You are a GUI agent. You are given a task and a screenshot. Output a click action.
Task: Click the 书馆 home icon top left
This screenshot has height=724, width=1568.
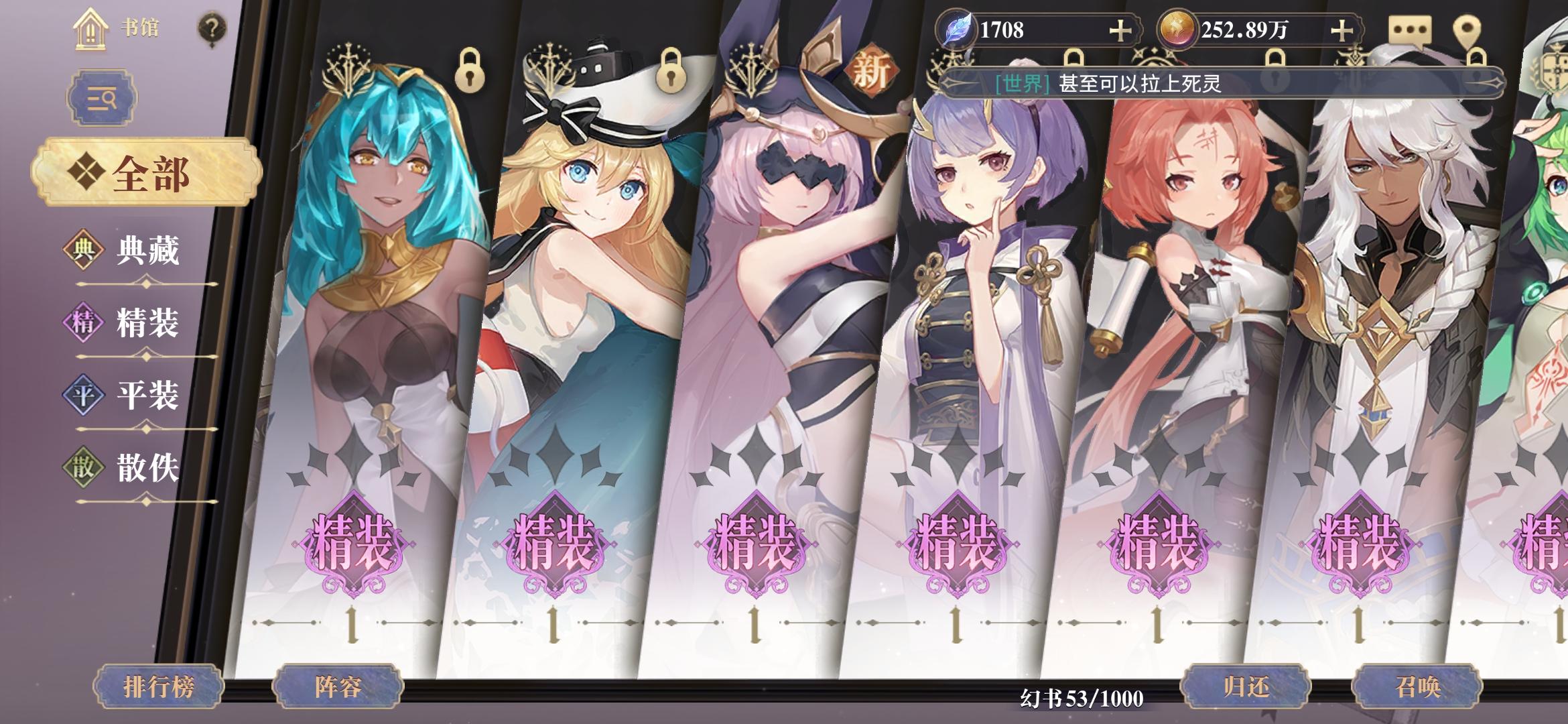(90, 28)
